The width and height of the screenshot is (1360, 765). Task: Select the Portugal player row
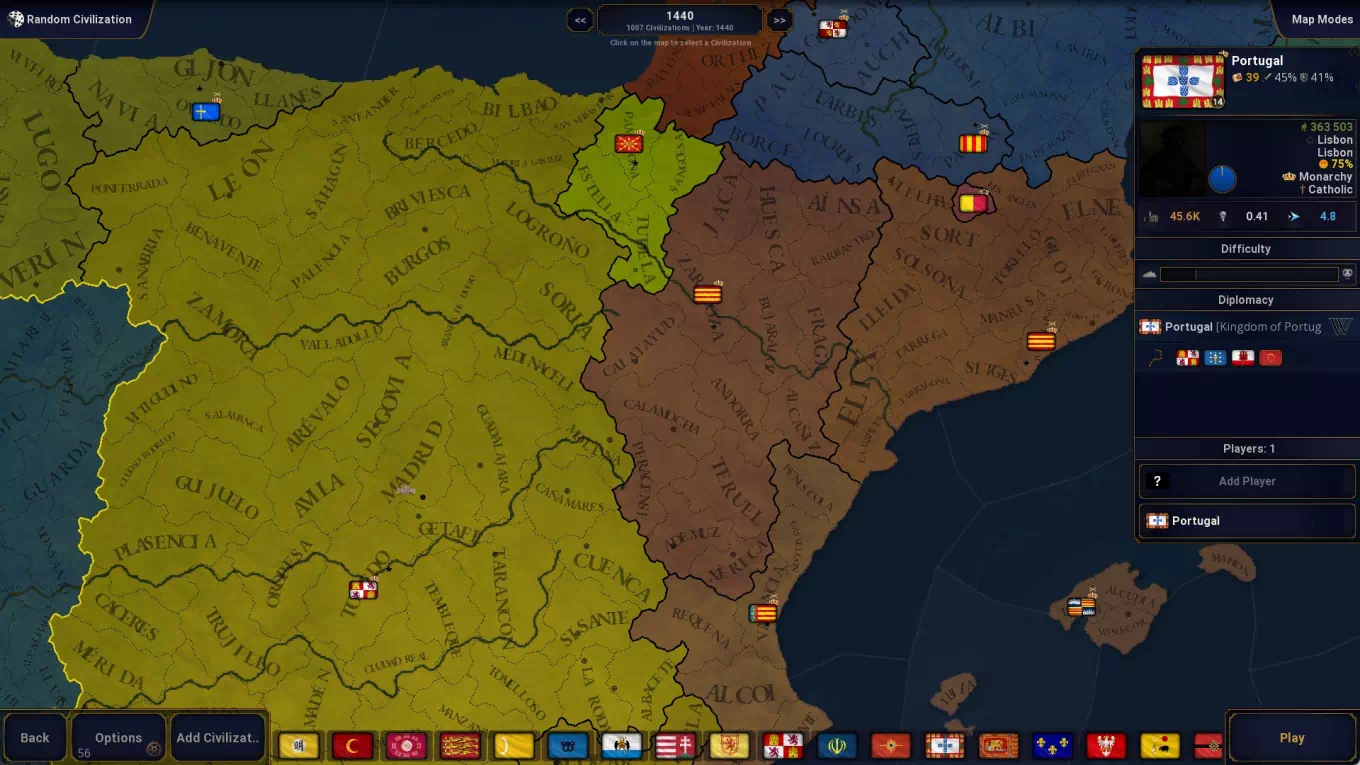pos(1246,521)
